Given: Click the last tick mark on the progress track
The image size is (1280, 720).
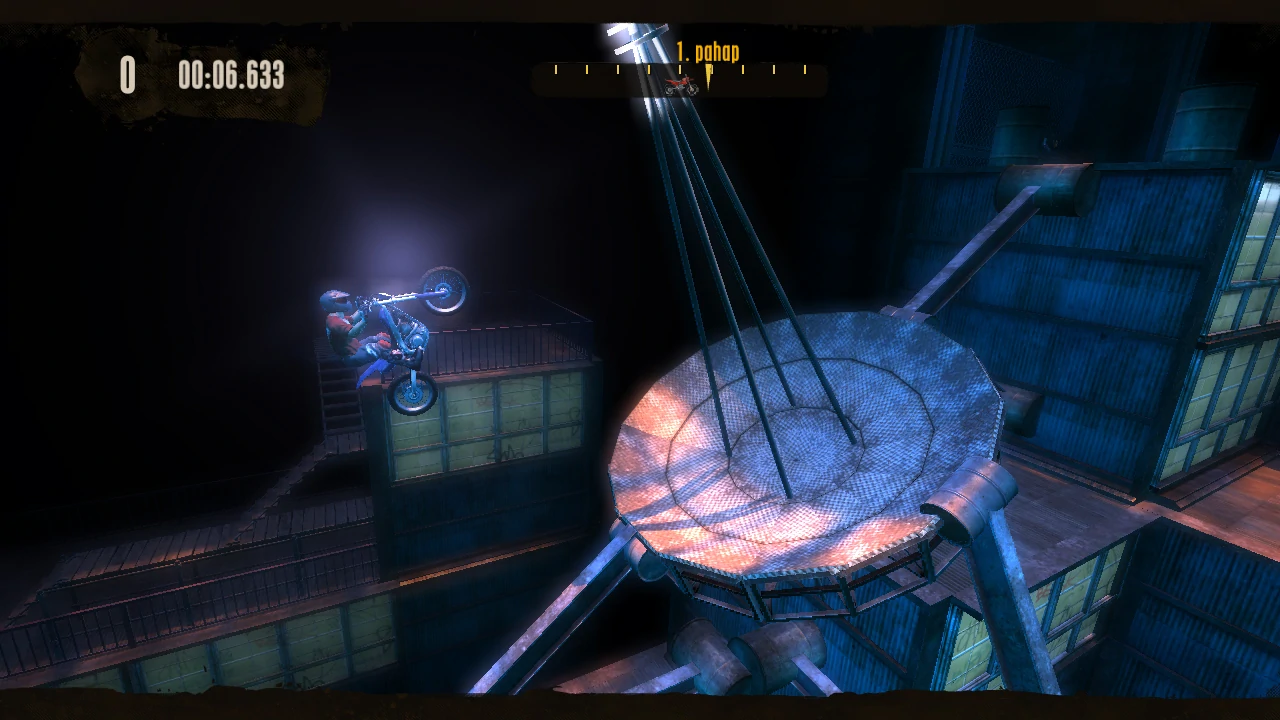Looking at the screenshot, I should [x=805, y=69].
